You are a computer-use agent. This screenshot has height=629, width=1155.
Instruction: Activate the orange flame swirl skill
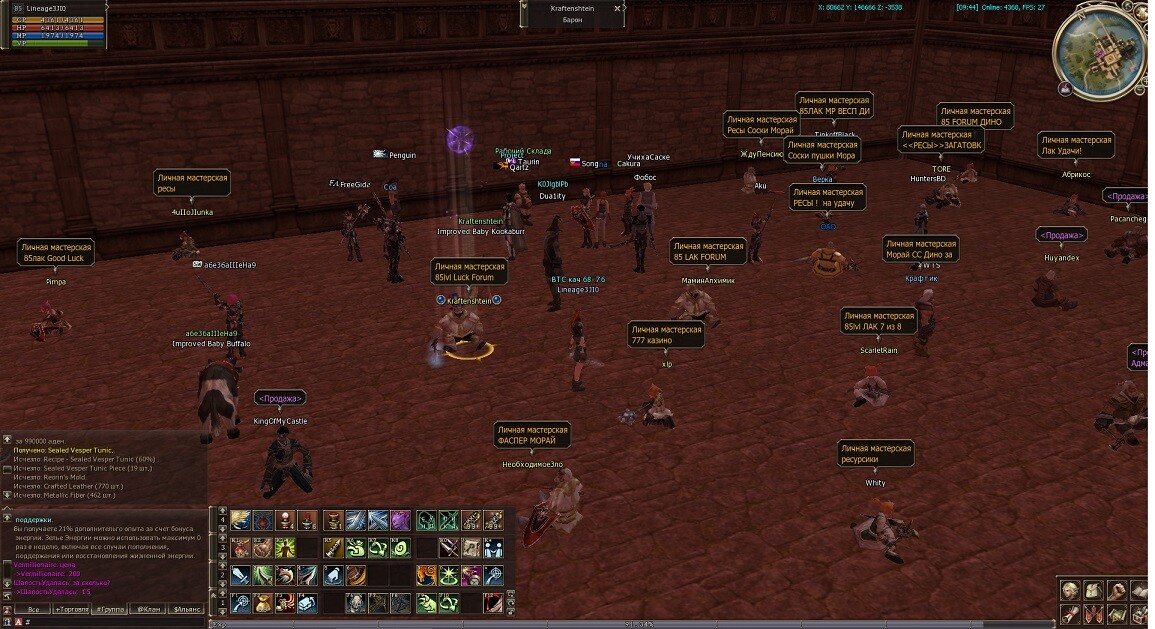pos(426,575)
